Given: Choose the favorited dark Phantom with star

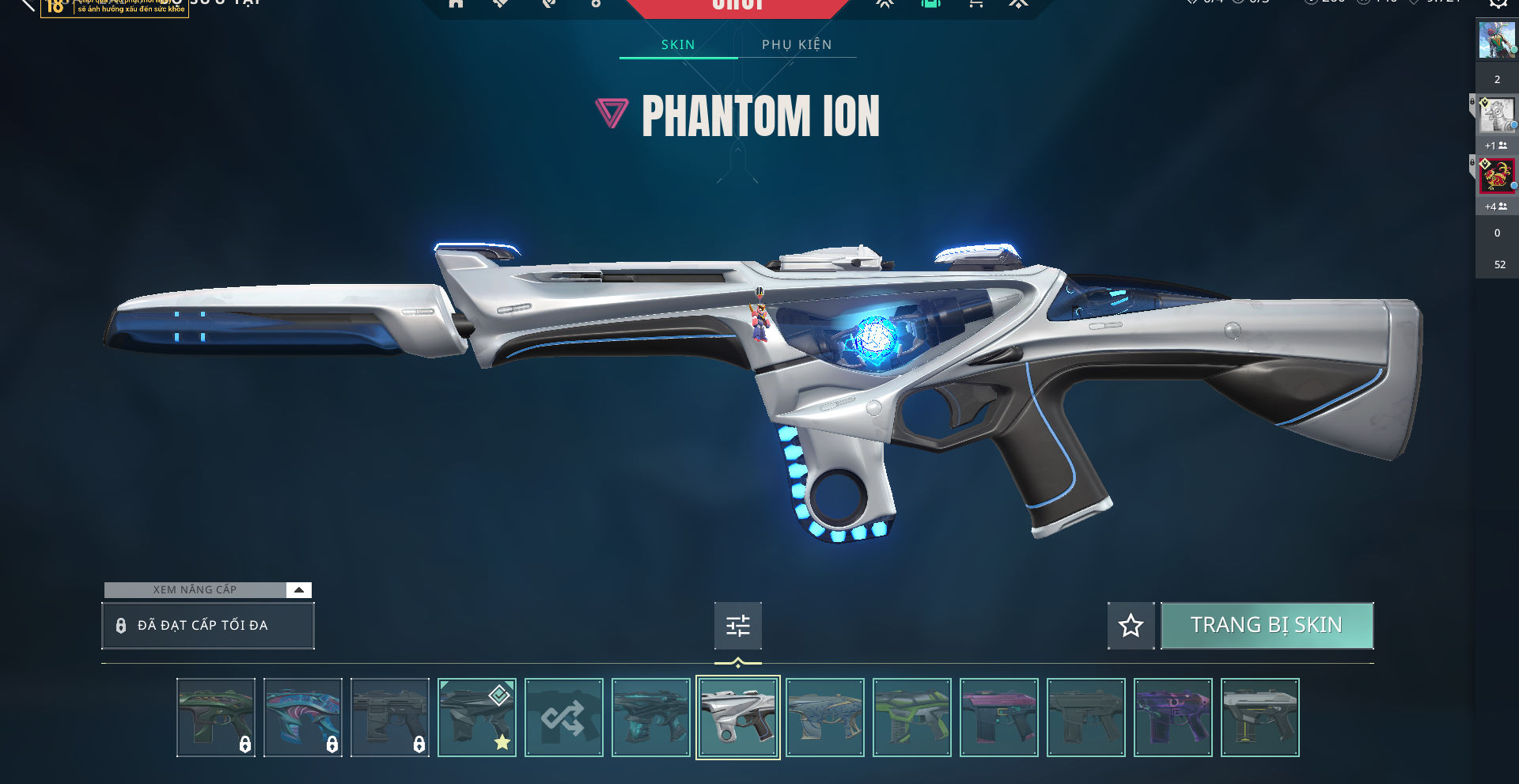Looking at the screenshot, I should pyautogui.click(x=477, y=718).
